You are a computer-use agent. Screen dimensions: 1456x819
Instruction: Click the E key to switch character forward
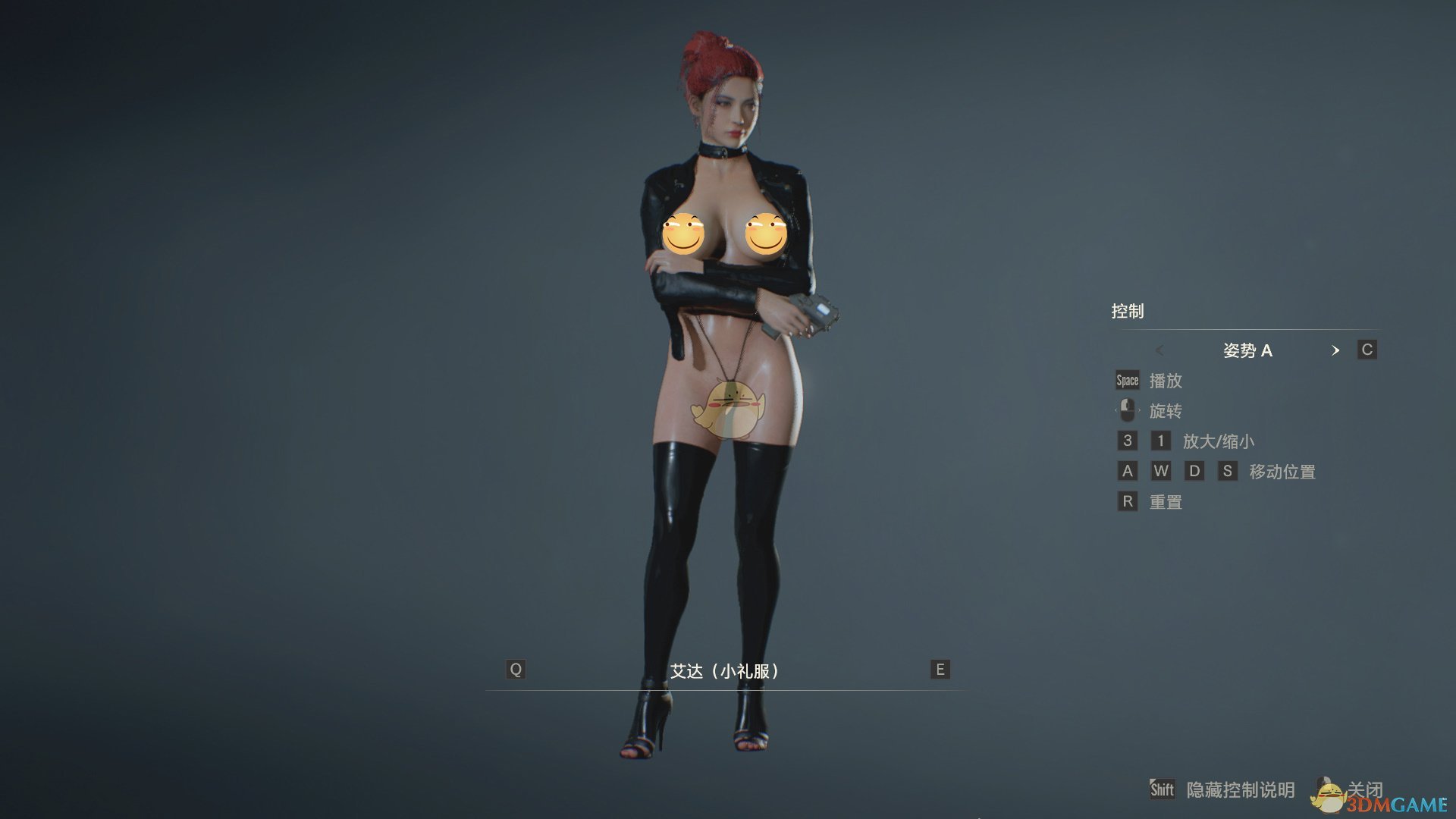940,670
